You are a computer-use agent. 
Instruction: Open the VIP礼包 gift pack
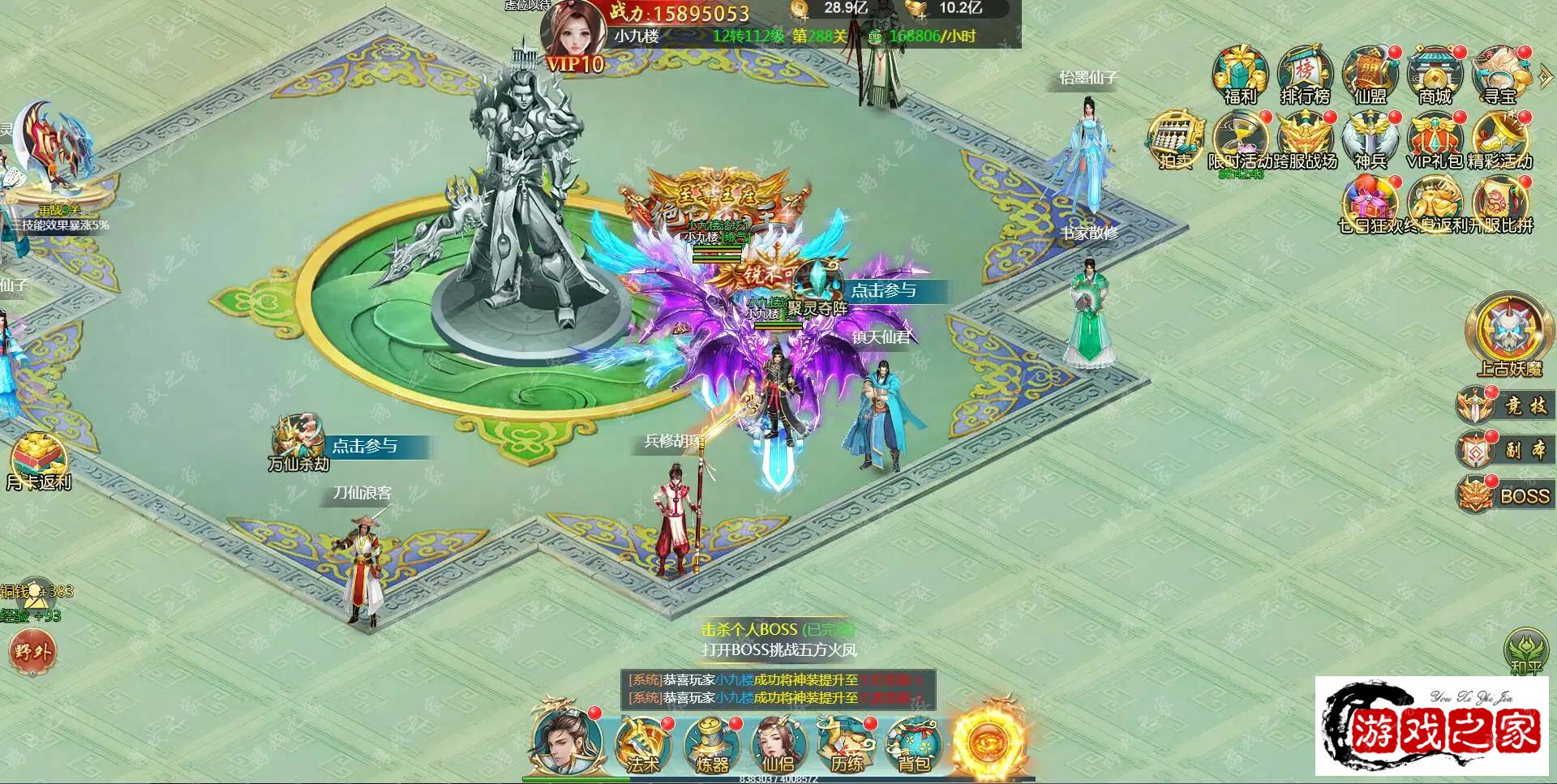[1435, 139]
